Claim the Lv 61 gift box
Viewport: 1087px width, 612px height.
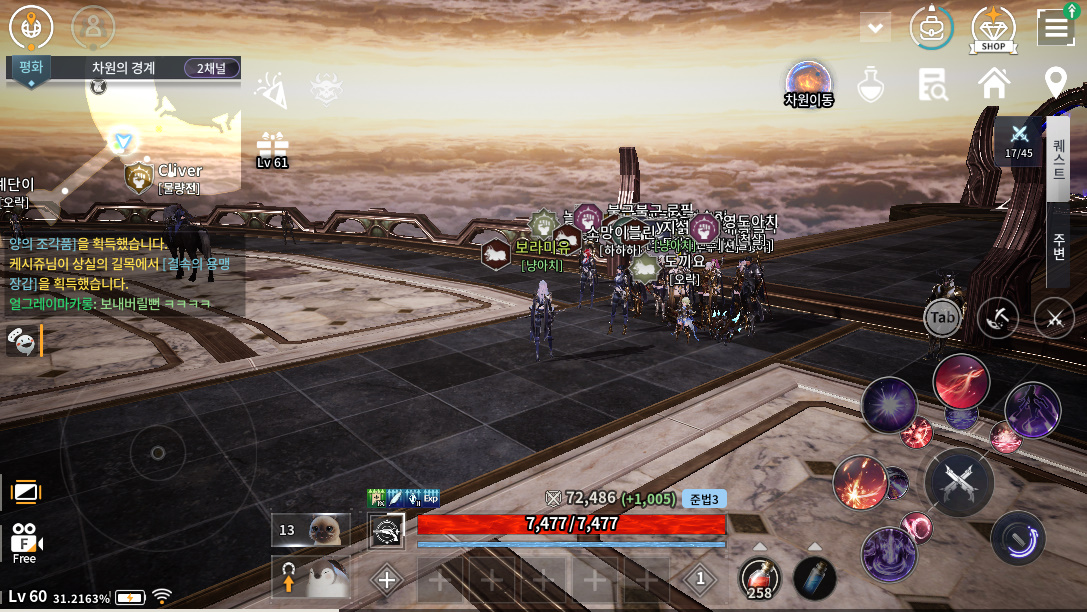tap(272, 150)
